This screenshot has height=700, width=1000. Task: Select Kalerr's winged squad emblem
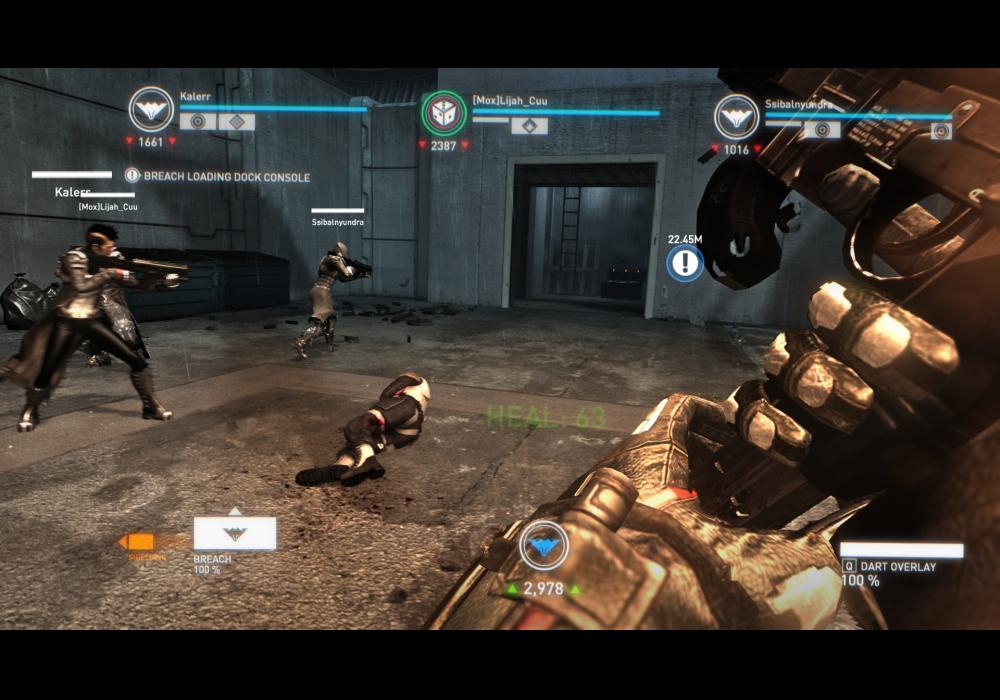[151, 109]
